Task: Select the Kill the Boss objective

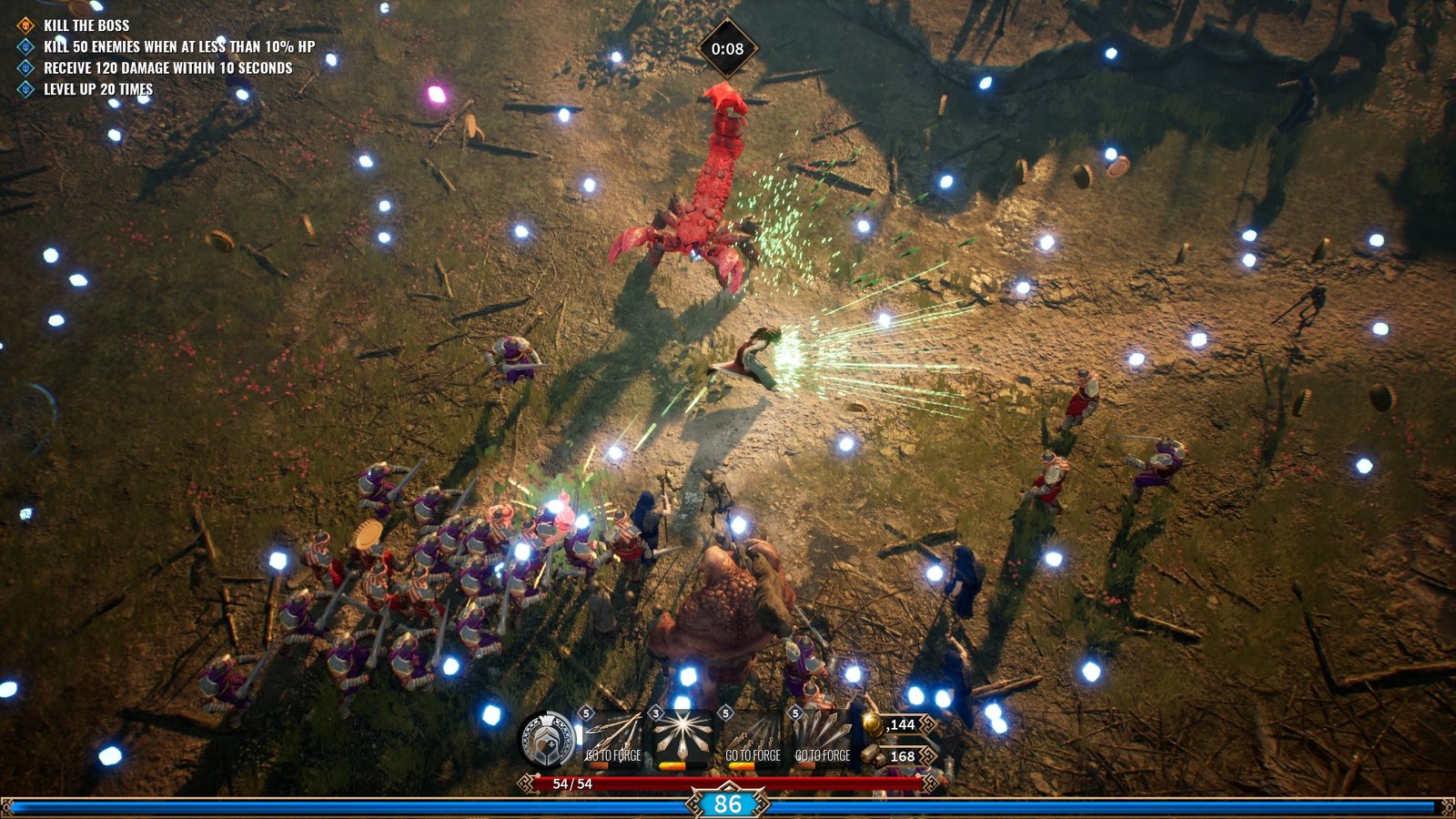Action: (86, 25)
